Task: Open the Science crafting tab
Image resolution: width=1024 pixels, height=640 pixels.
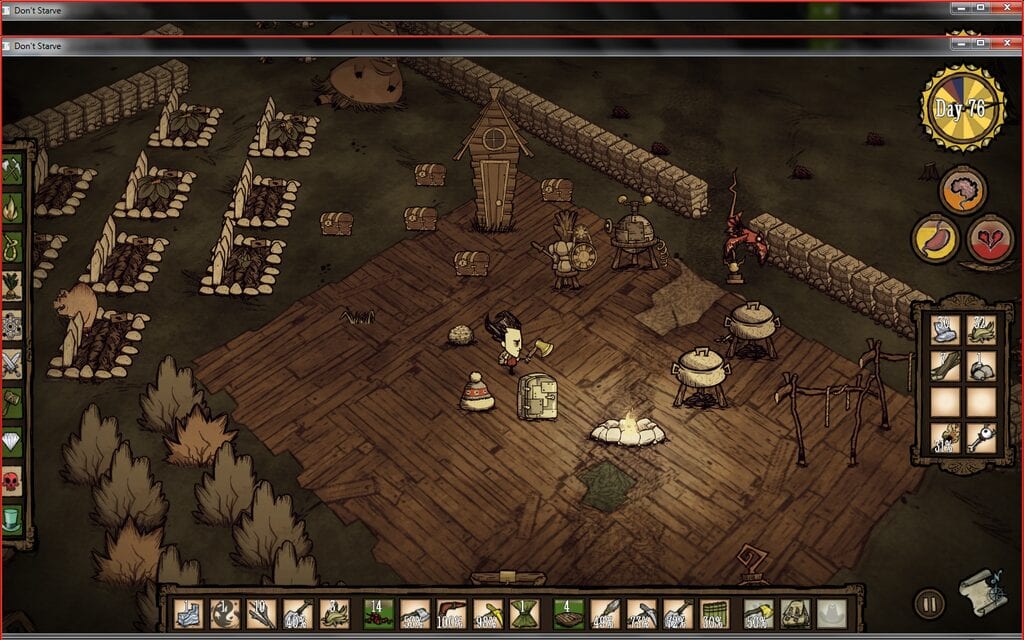Action: click(12, 324)
